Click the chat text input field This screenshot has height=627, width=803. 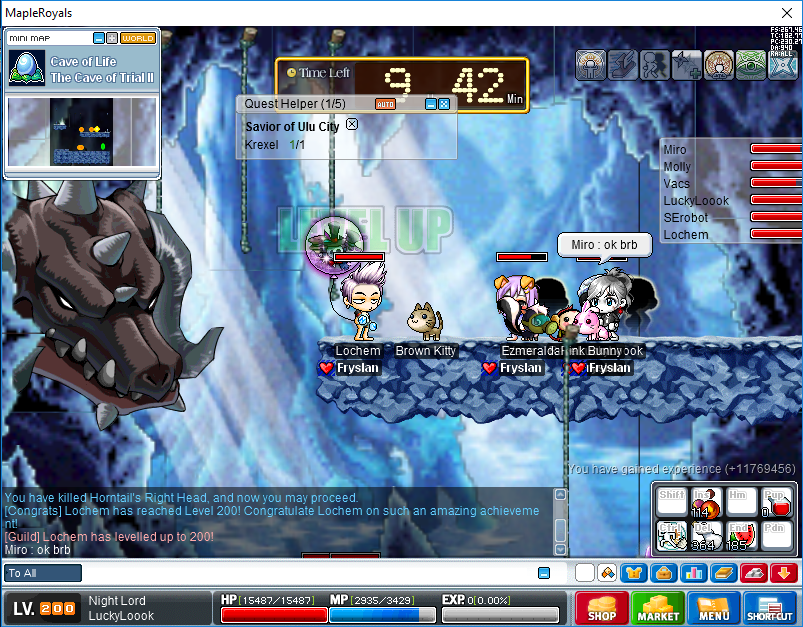300,573
